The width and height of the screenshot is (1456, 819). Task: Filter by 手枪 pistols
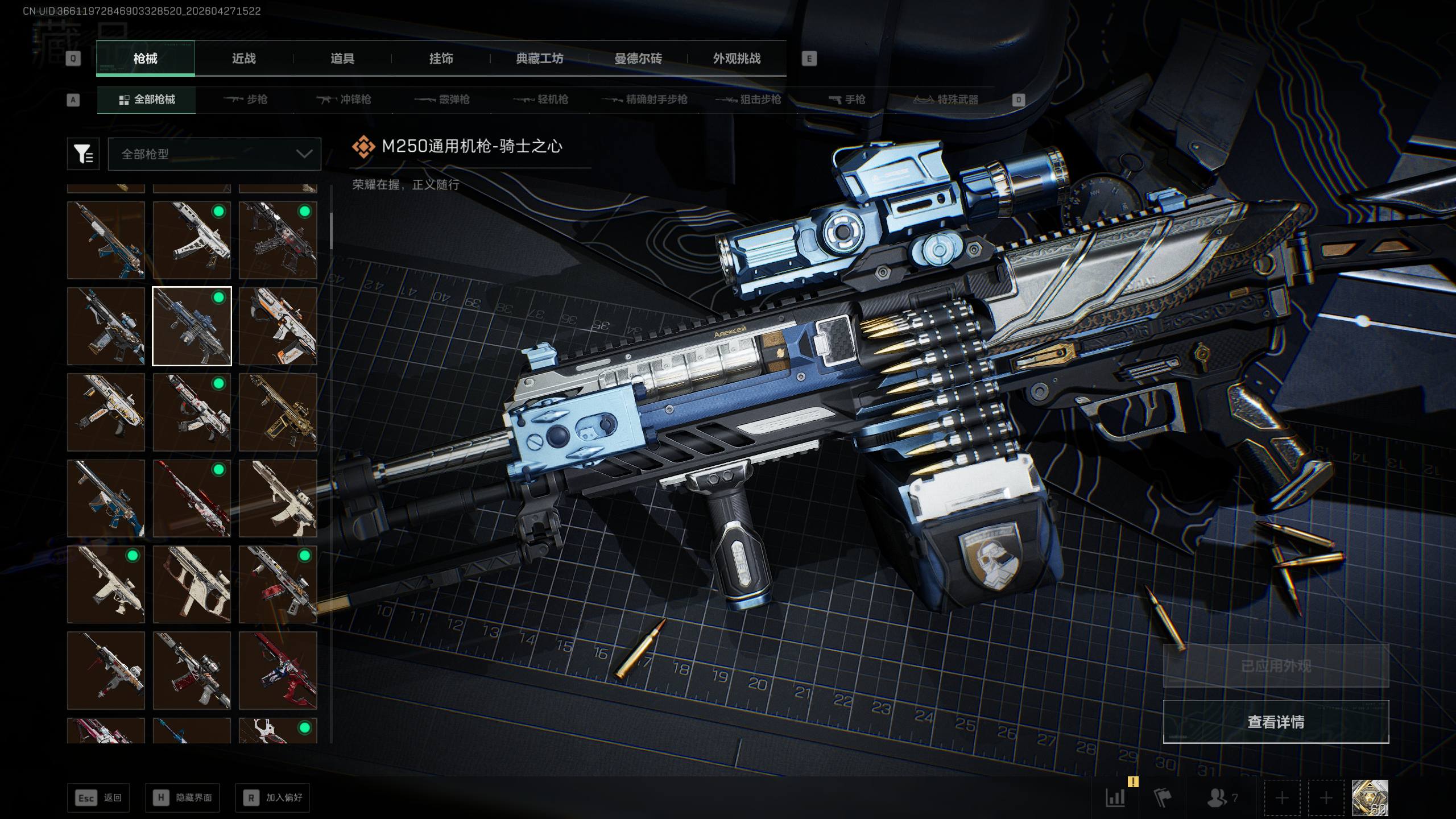click(847, 100)
